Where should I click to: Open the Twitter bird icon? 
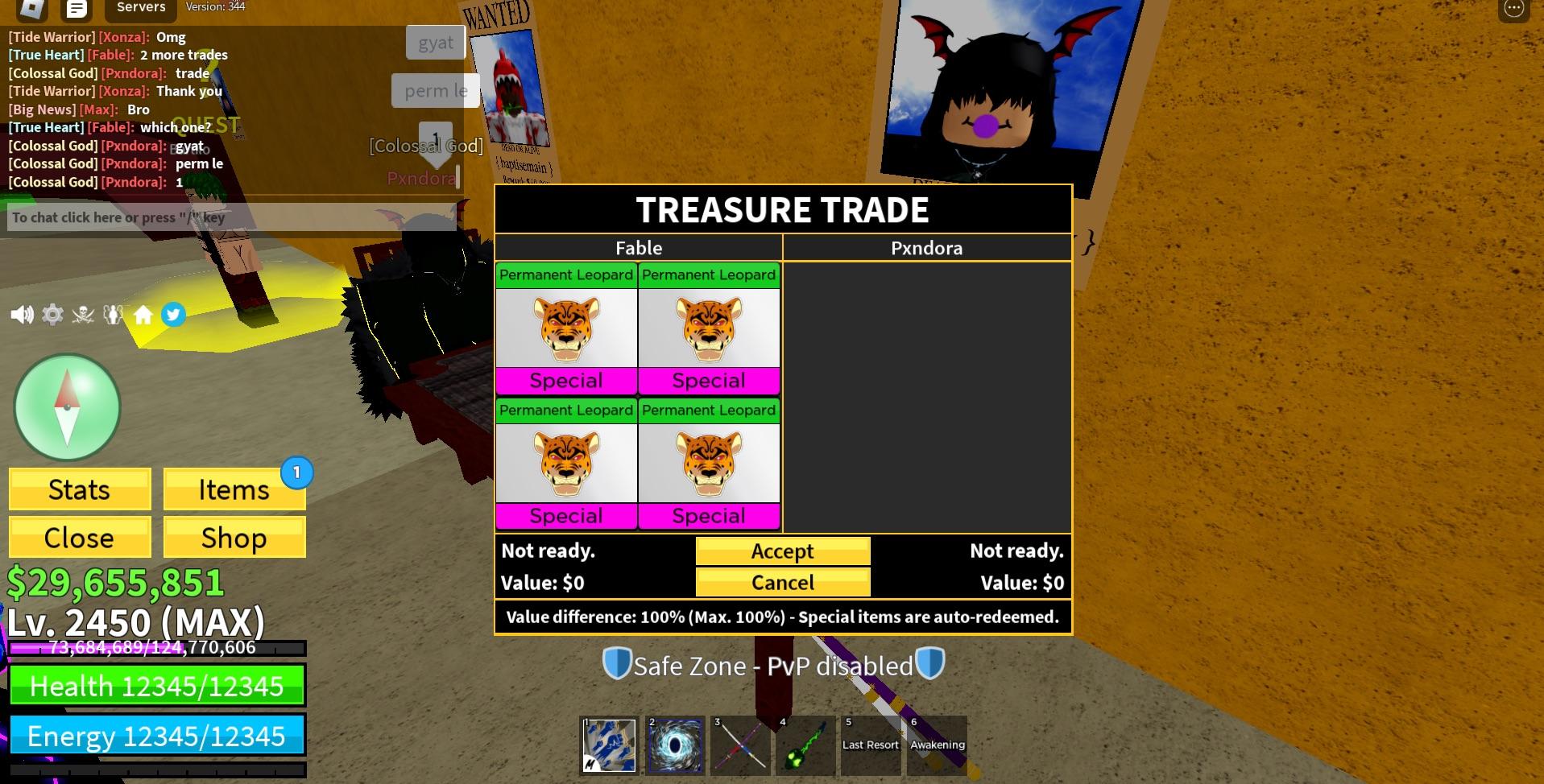[x=173, y=315]
